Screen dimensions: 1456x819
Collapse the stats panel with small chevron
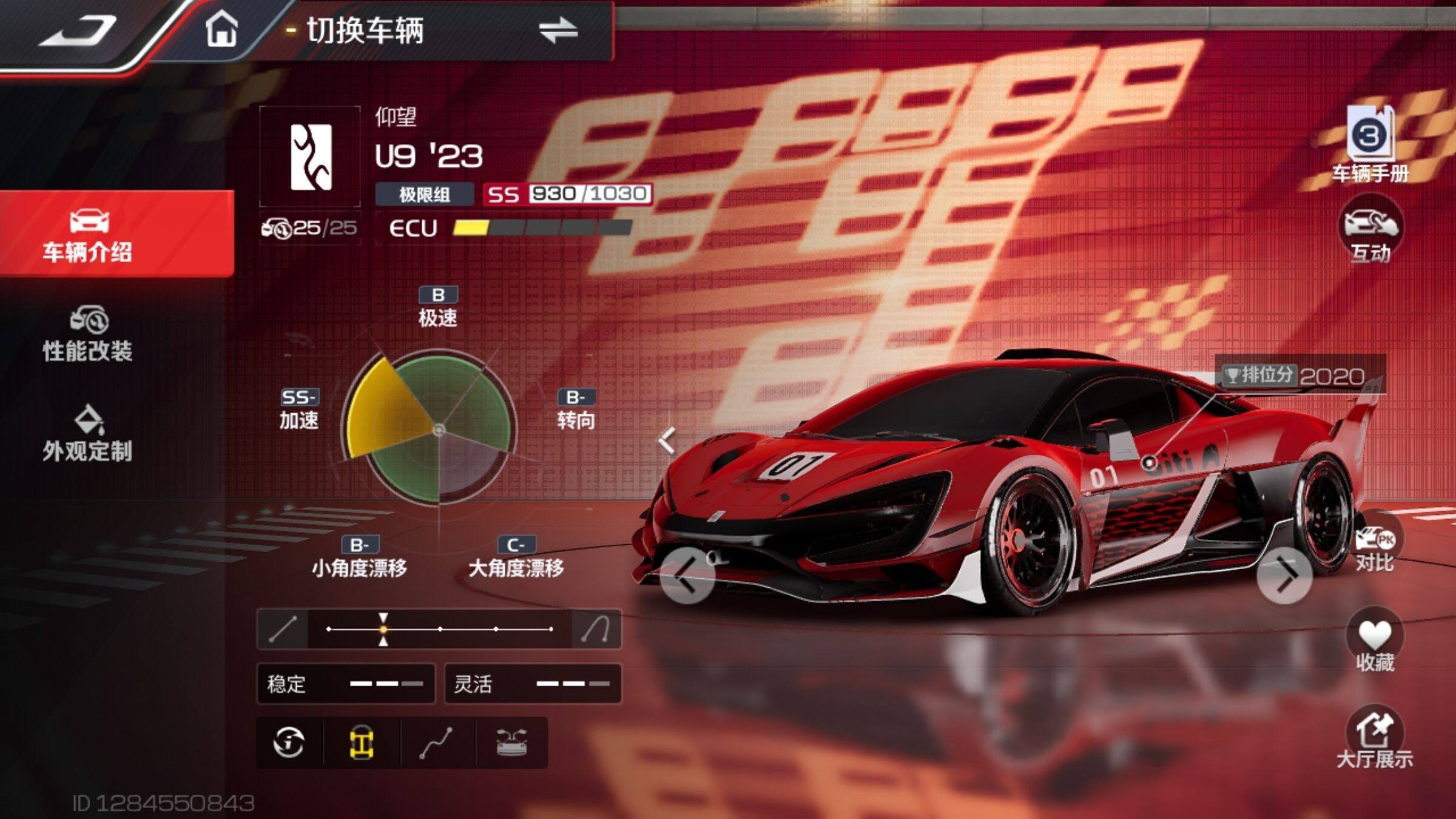point(666,440)
